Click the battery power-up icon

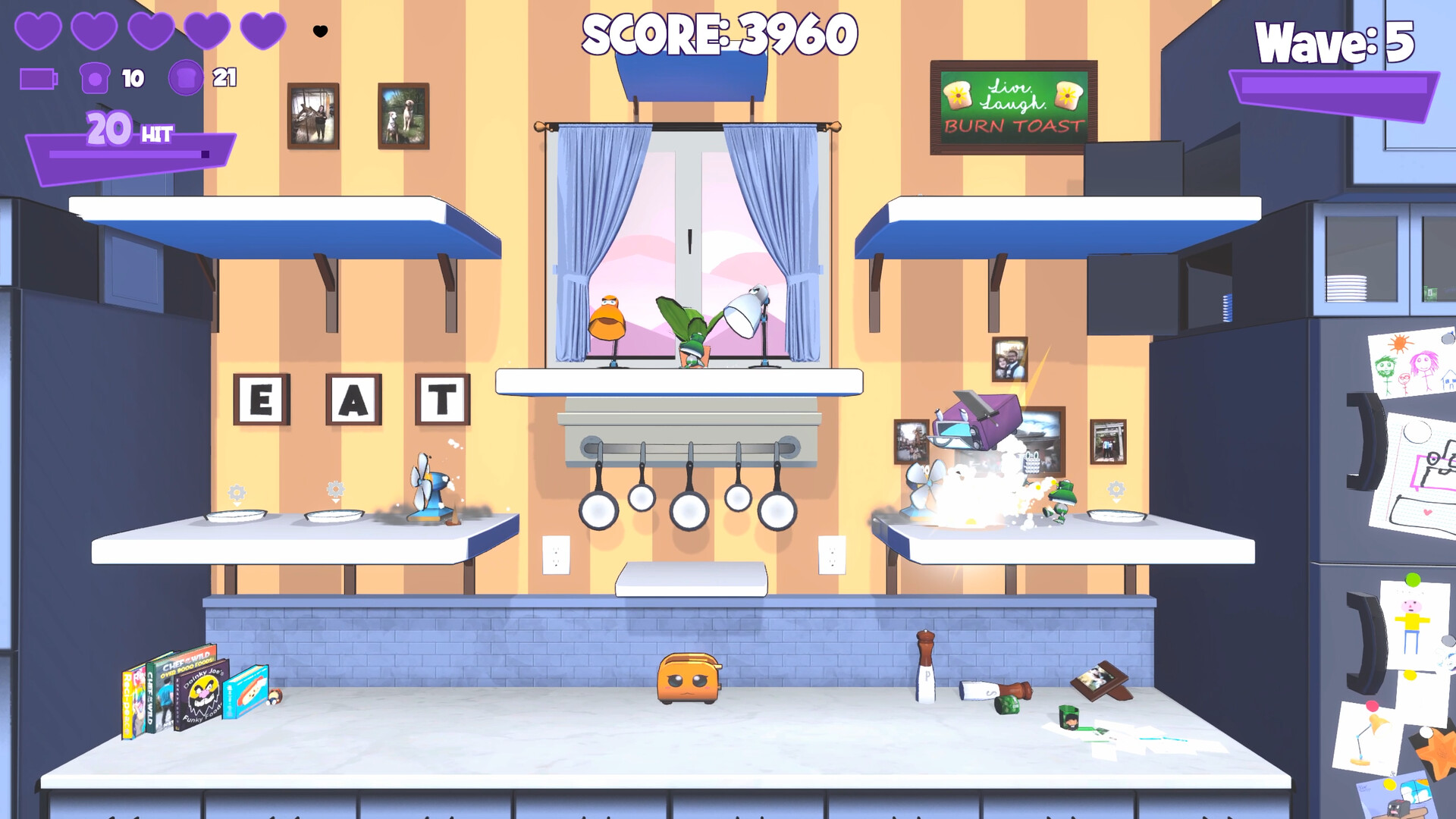(x=39, y=76)
